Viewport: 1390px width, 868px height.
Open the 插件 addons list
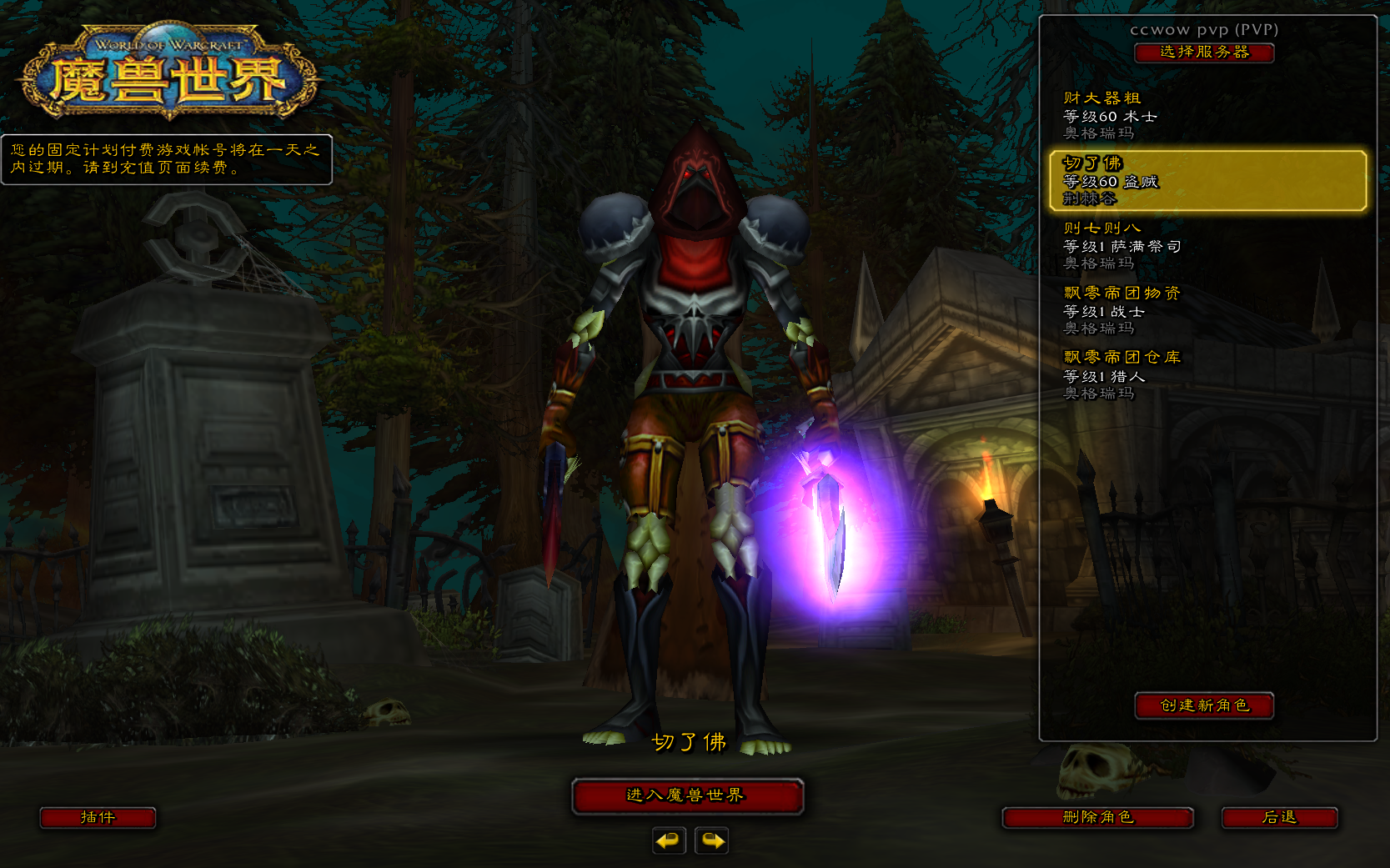pos(98,817)
